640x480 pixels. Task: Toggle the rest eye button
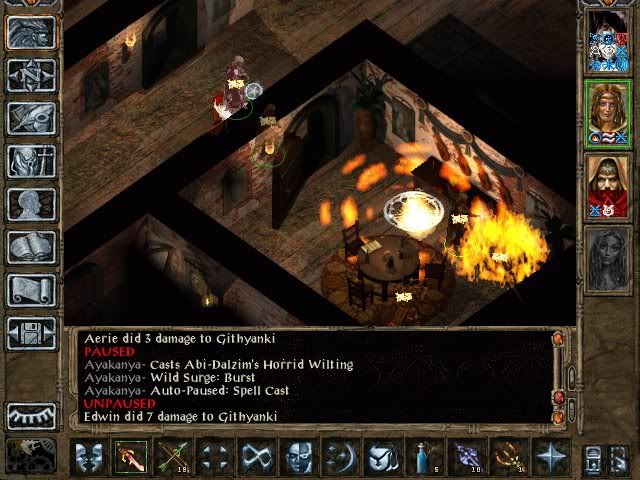click(31, 415)
